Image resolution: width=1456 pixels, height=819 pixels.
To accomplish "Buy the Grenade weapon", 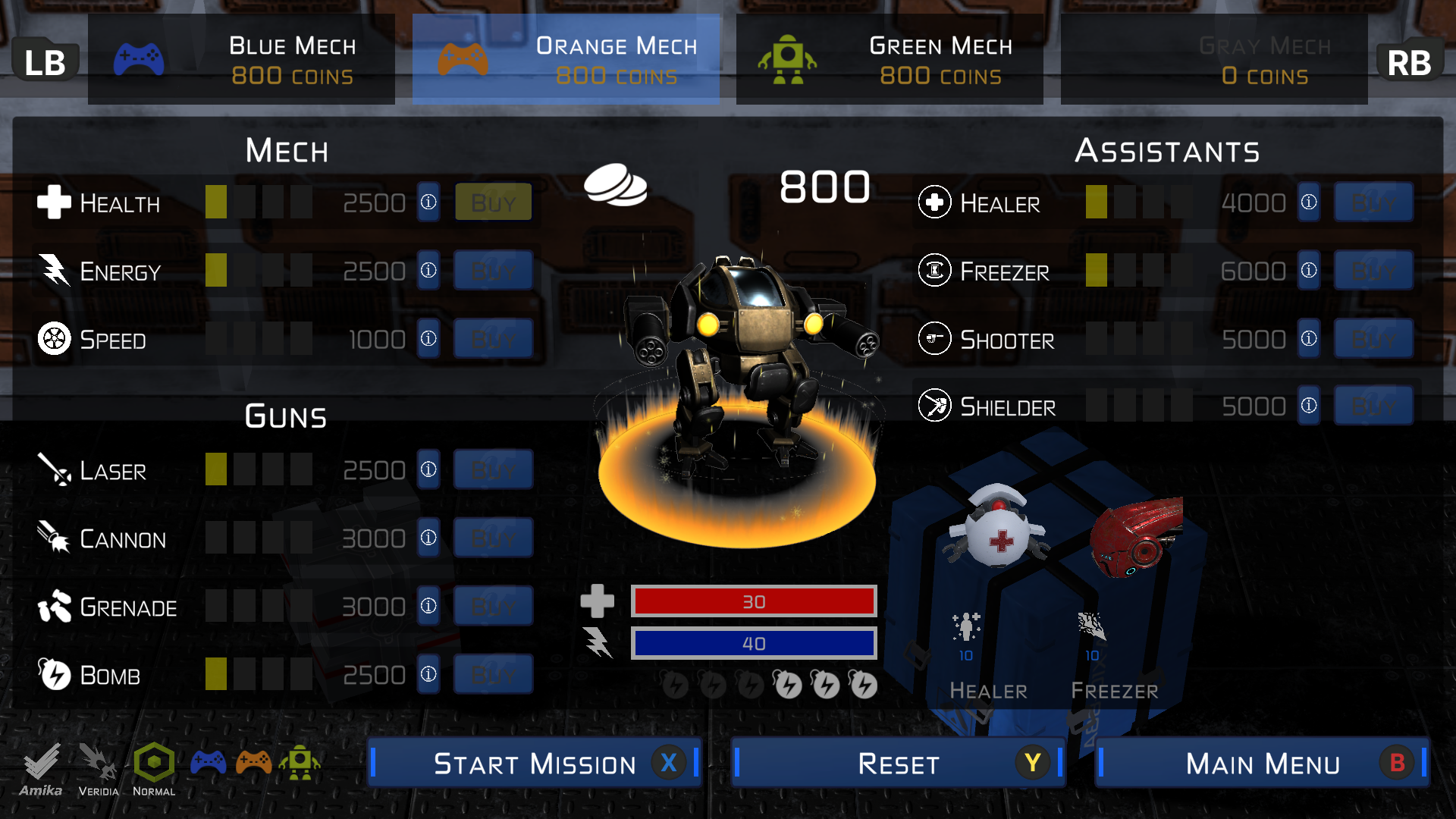I will point(493,607).
